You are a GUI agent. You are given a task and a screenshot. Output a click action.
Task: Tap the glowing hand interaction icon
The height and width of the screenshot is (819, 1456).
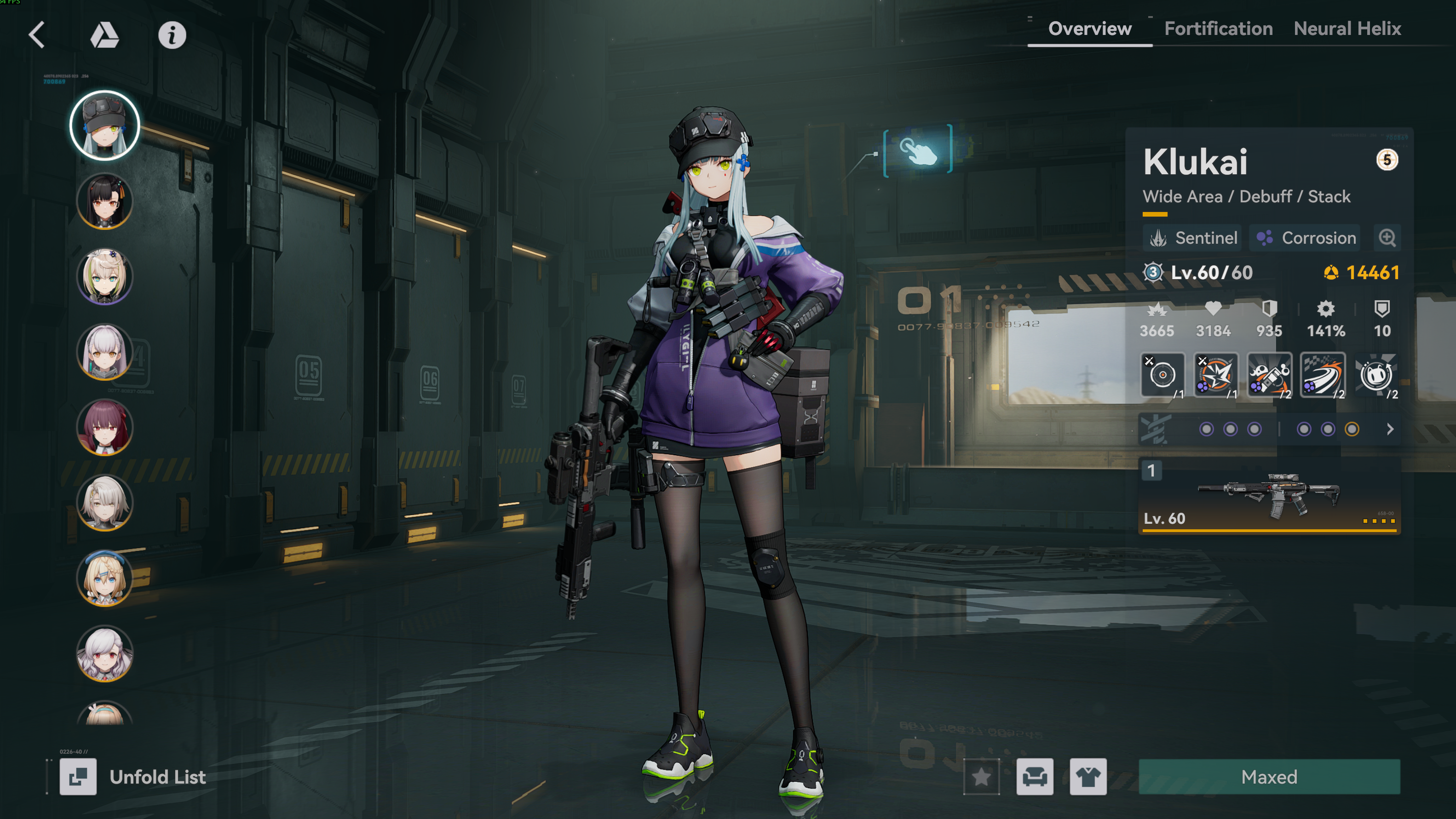[x=918, y=151]
